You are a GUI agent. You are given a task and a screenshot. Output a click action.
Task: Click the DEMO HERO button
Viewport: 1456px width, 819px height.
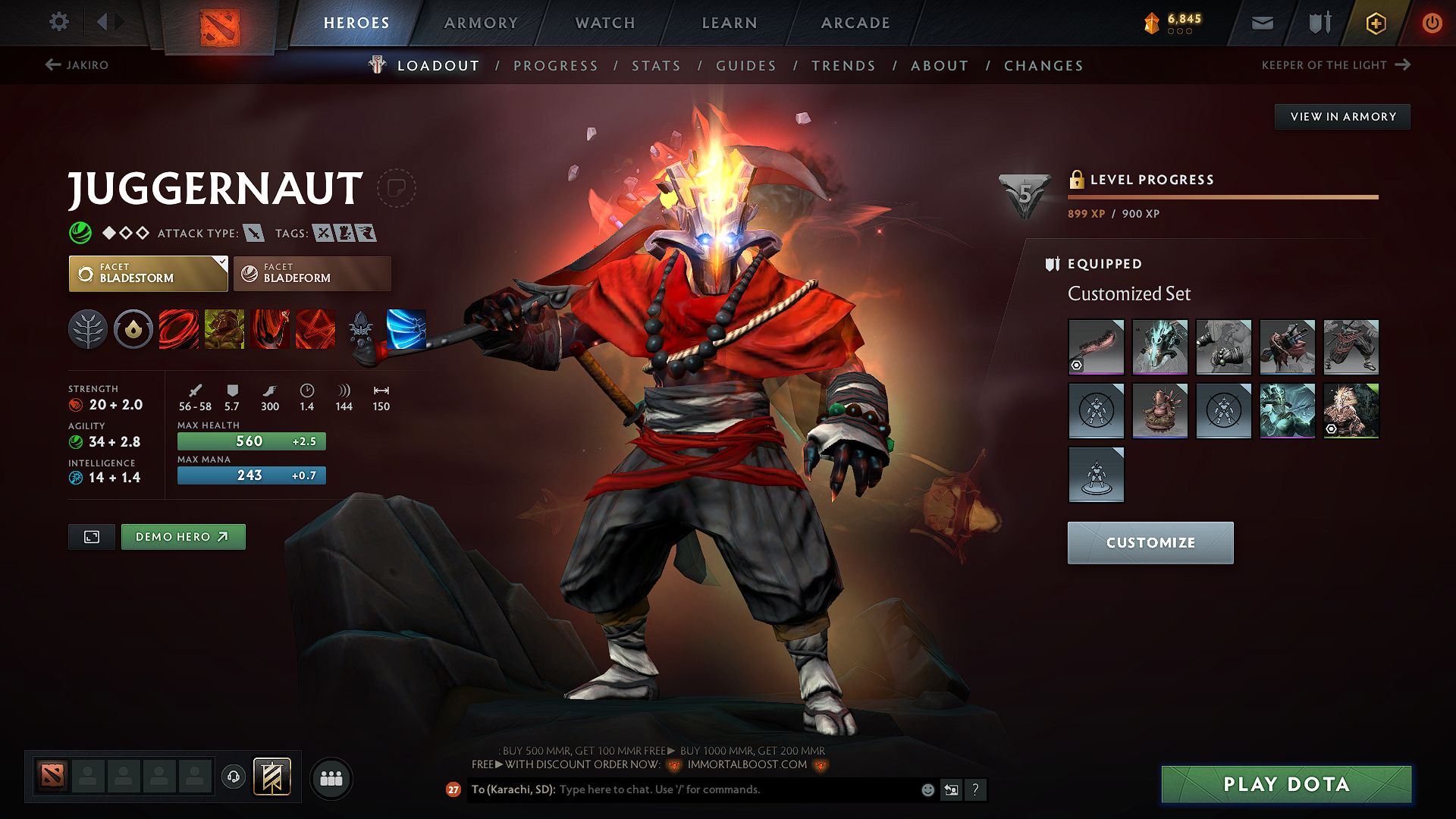[x=183, y=536]
